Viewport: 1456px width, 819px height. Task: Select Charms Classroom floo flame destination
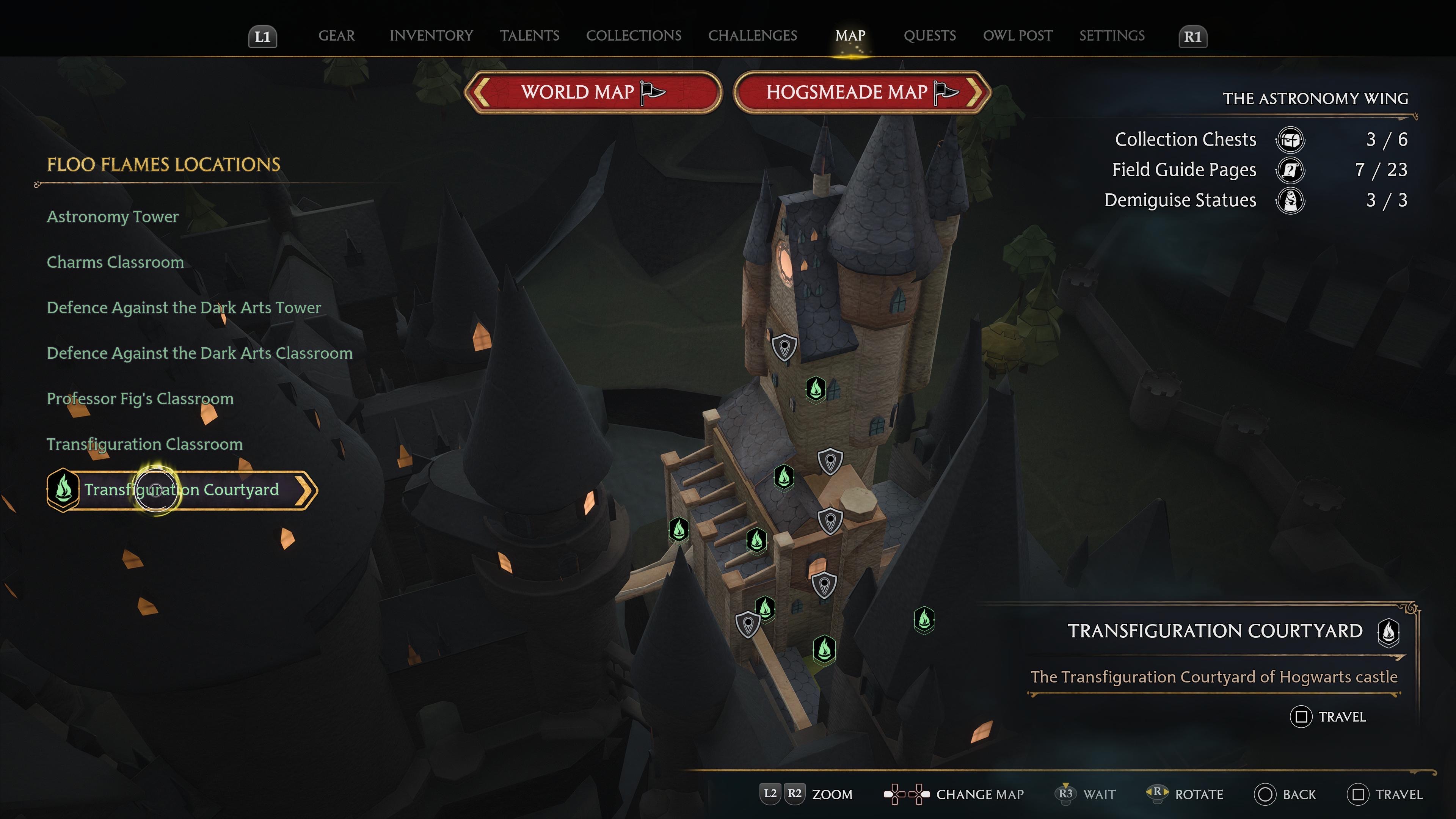pos(115,262)
